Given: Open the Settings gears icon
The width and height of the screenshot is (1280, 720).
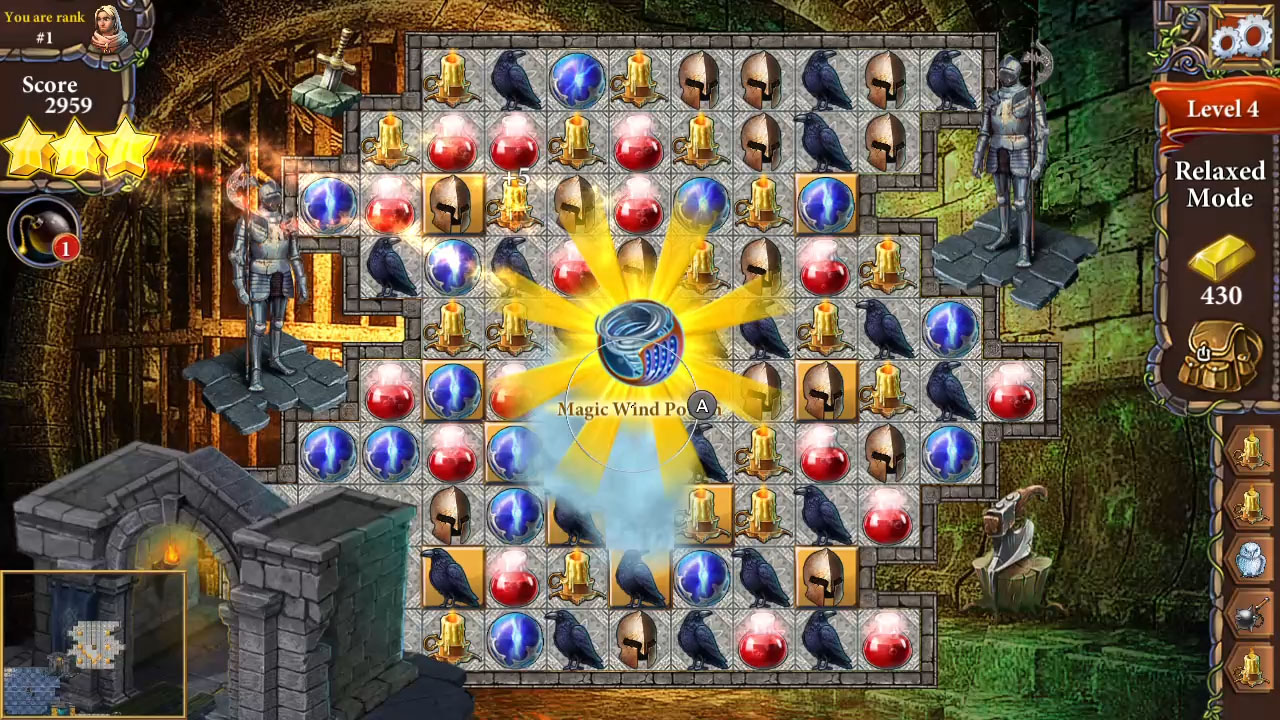Looking at the screenshot, I should point(1238,37).
